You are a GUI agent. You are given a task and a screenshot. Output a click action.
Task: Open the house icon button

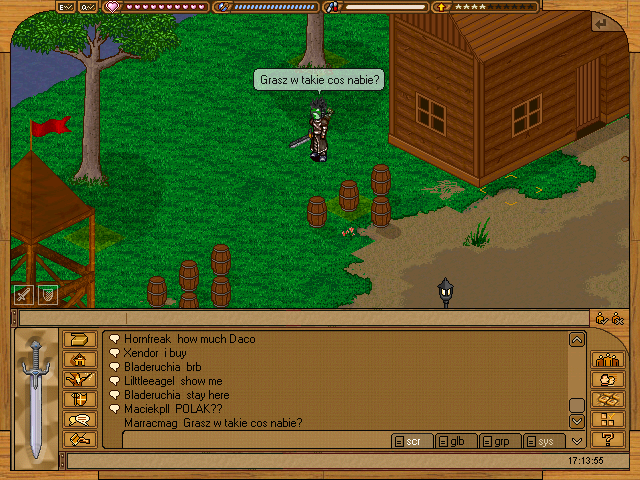pos(80,360)
